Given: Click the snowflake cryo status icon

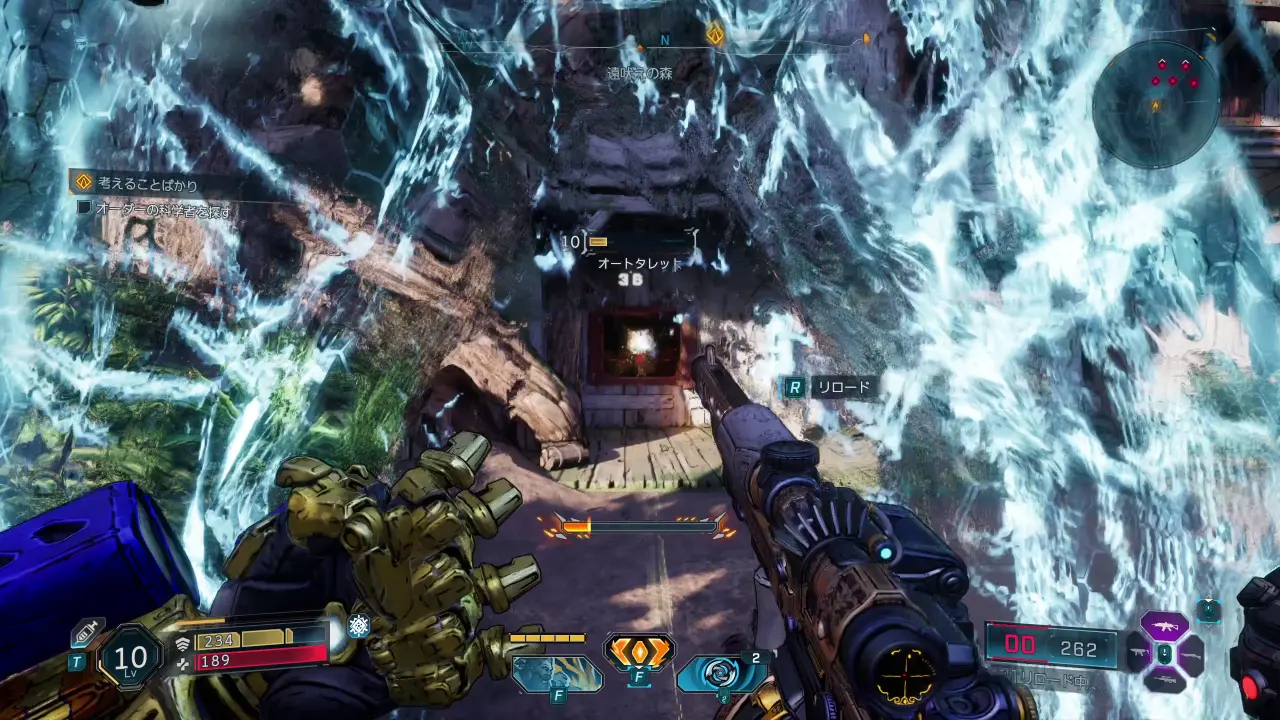Looking at the screenshot, I should click(x=358, y=626).
